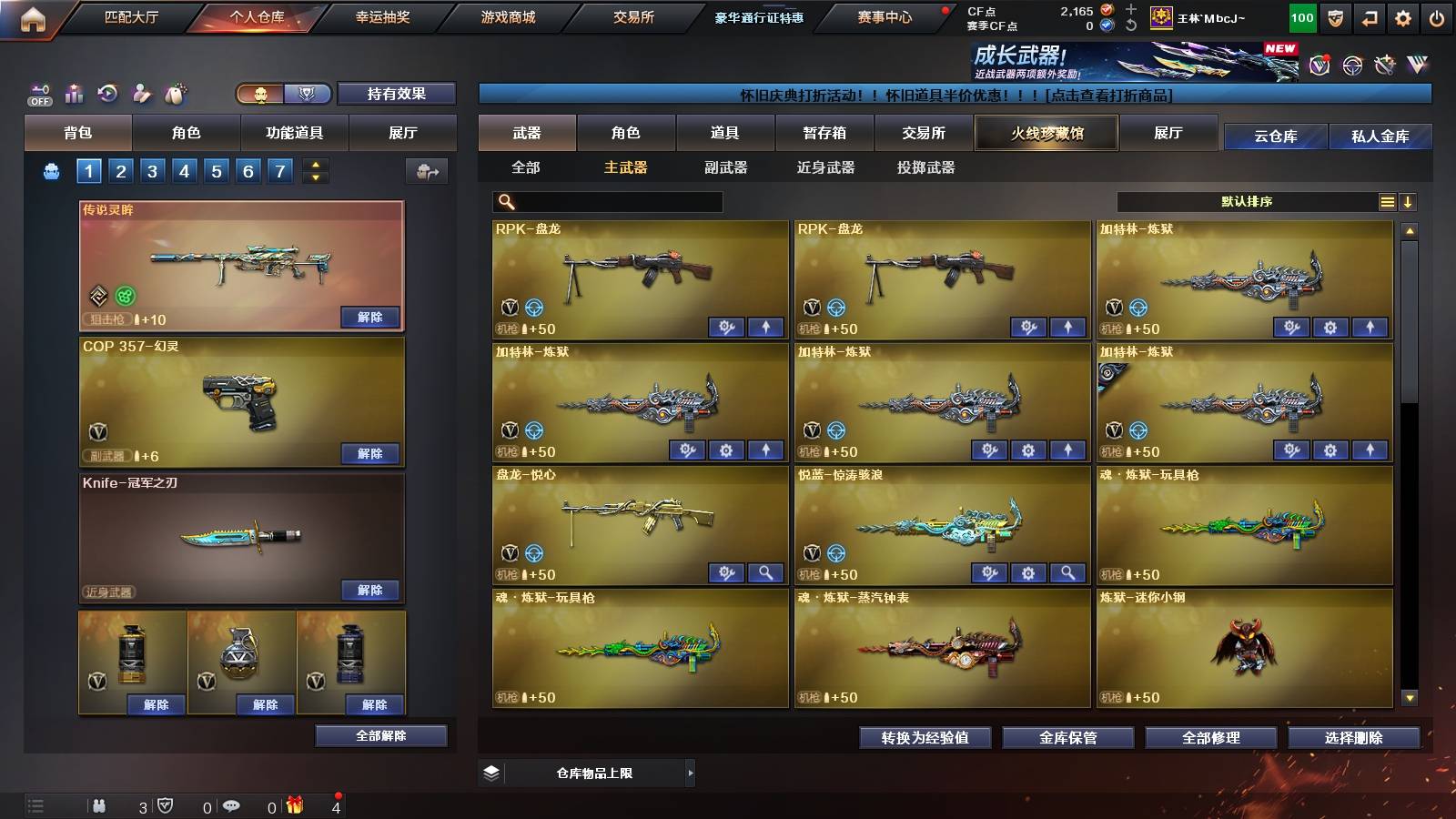Screen dimensions: 1456x819
Task: Click the chat bubble icon in the bottom bar
Action: tap(233, 805)
